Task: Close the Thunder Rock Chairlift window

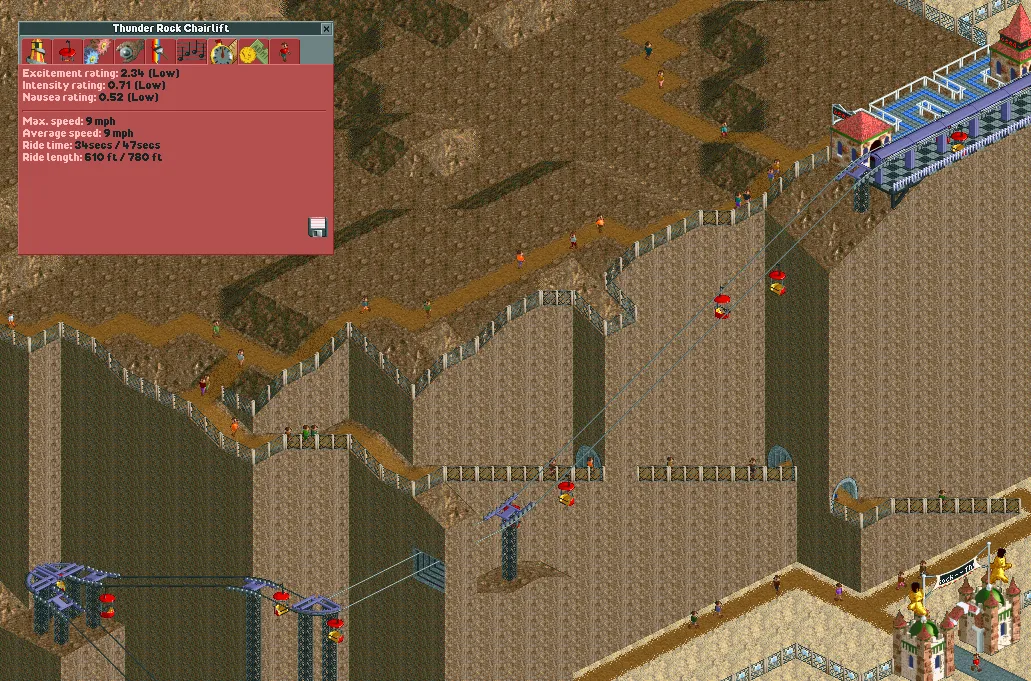Action: [x=326, y=30]
